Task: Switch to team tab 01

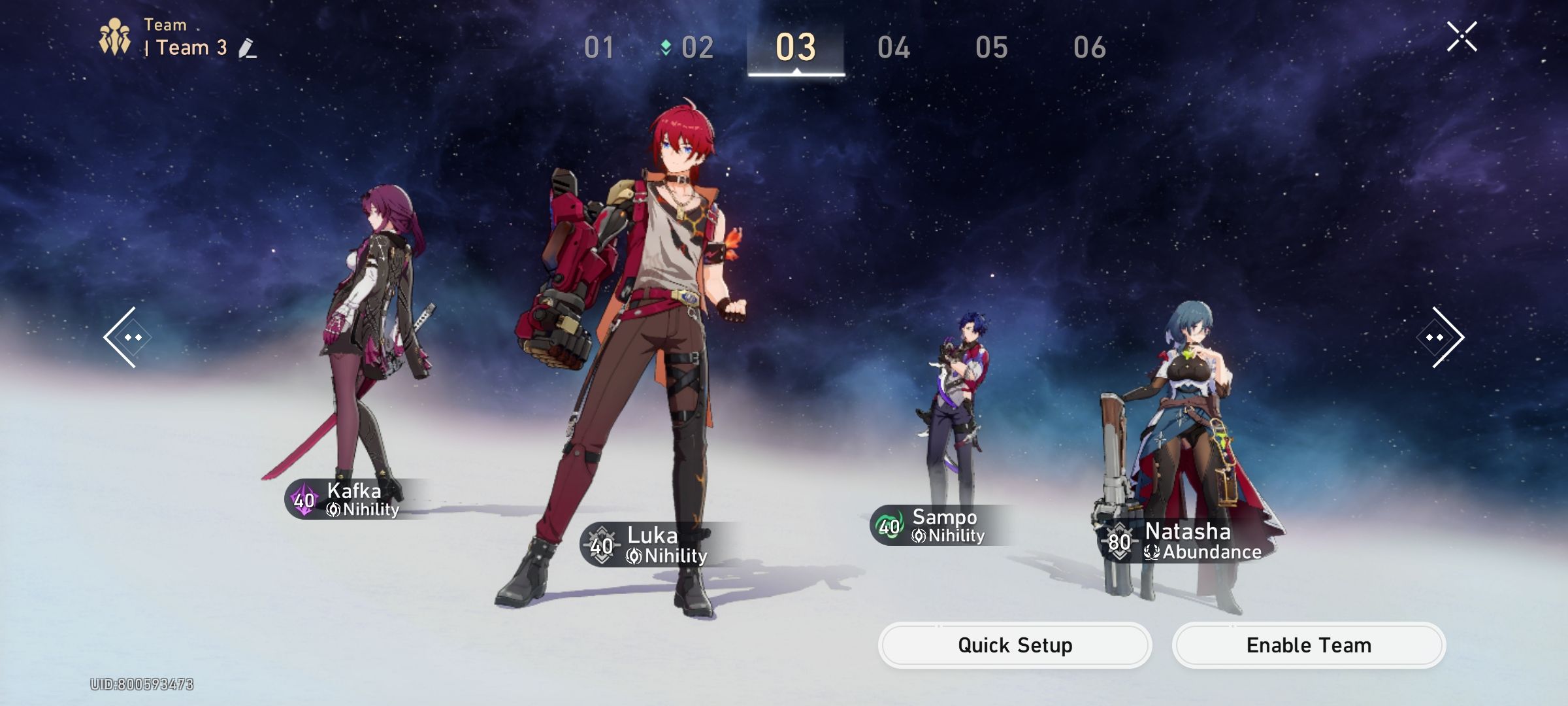Action: click(x=599, y=48)
